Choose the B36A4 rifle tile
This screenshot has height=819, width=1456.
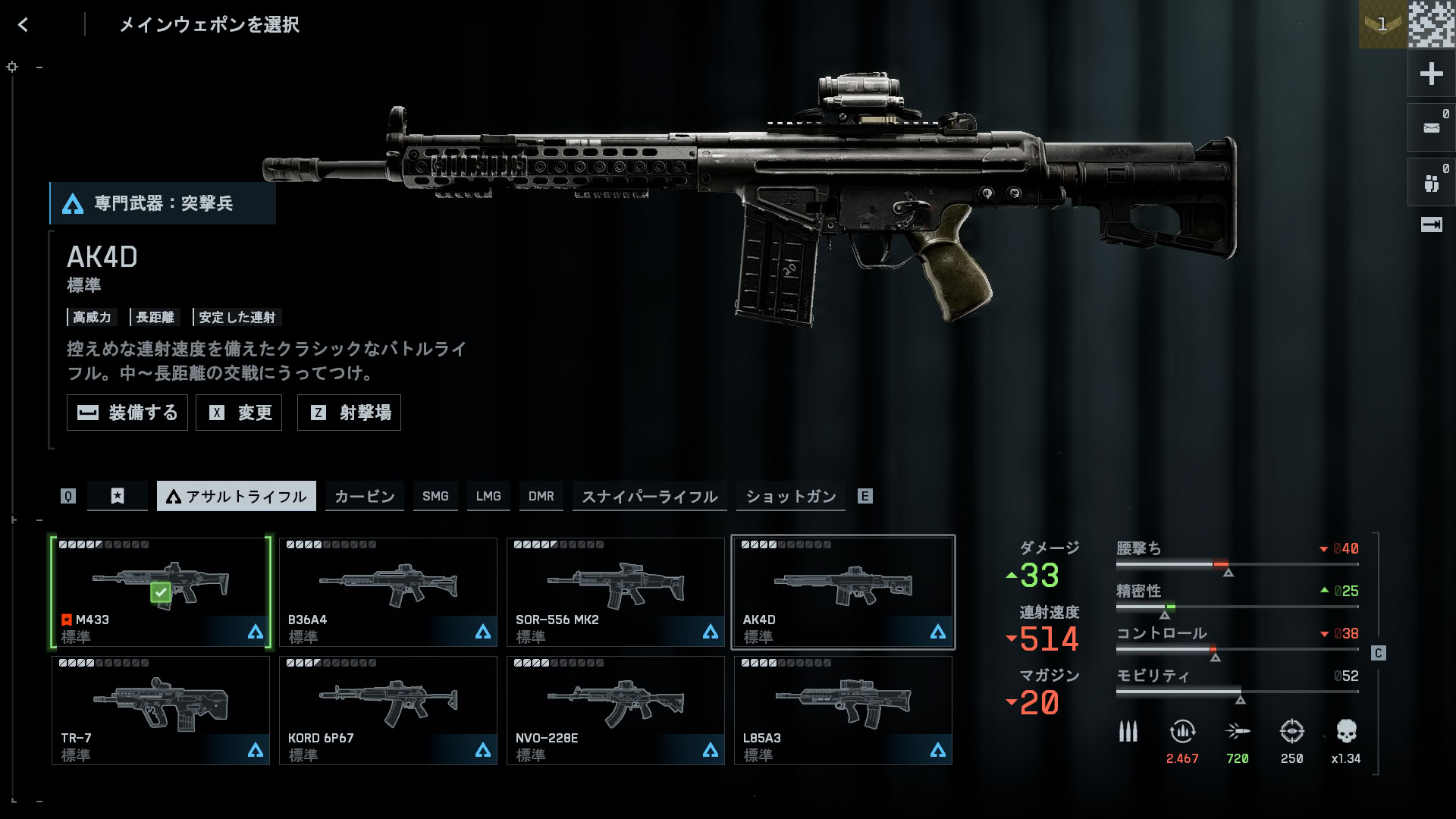(x=388, y=592)
